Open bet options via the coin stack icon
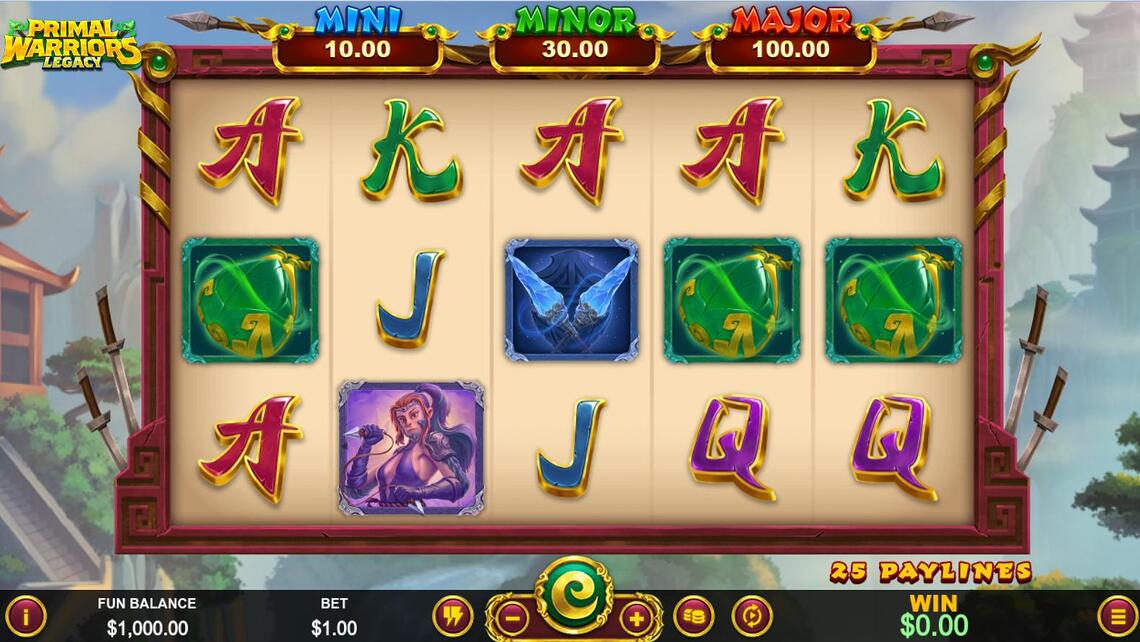The height and width of the screenshot is (642, 1140). pos(693,616)
